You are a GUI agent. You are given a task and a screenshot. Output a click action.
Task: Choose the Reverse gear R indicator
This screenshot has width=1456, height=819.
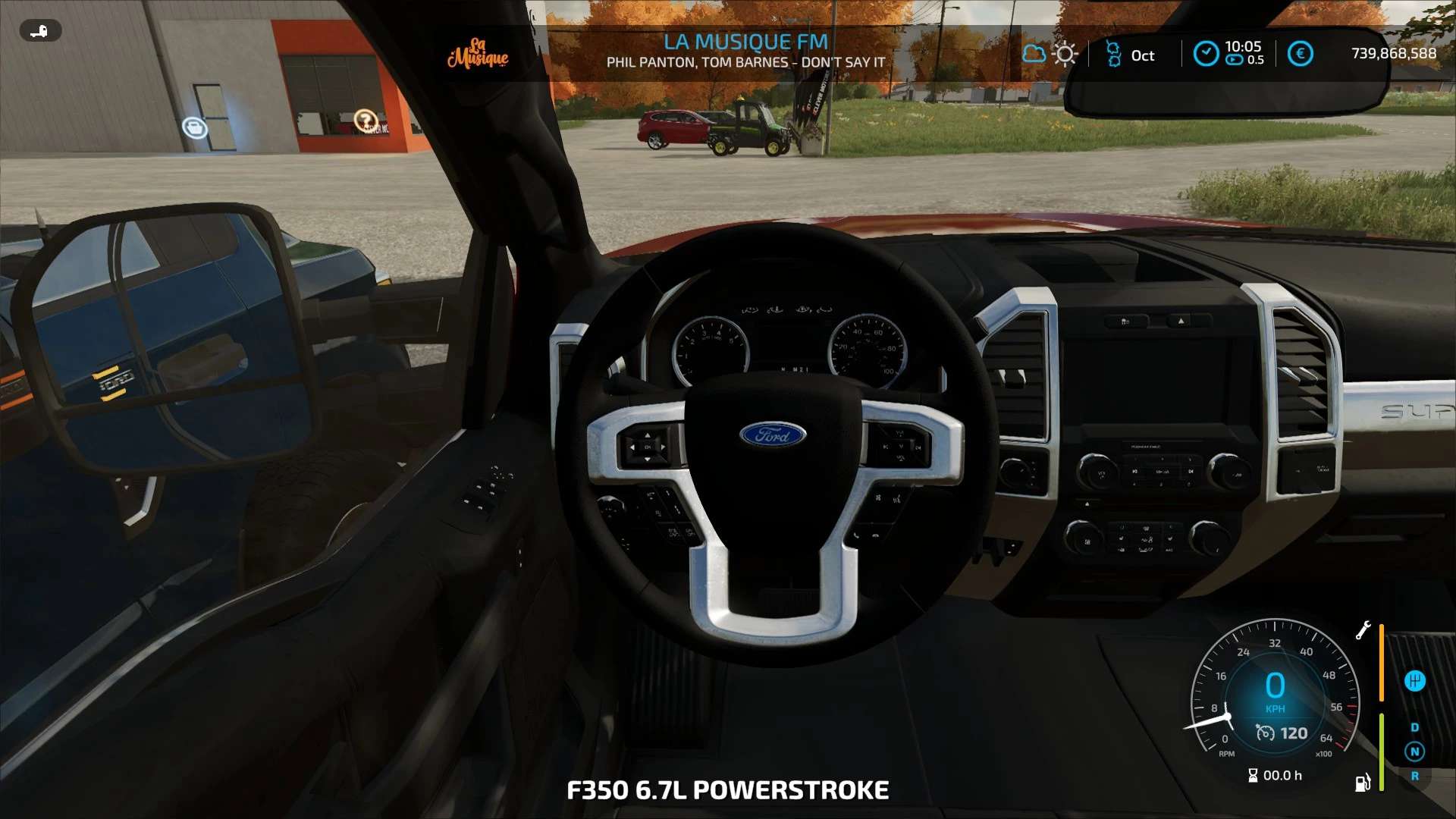pos(1414,776)
